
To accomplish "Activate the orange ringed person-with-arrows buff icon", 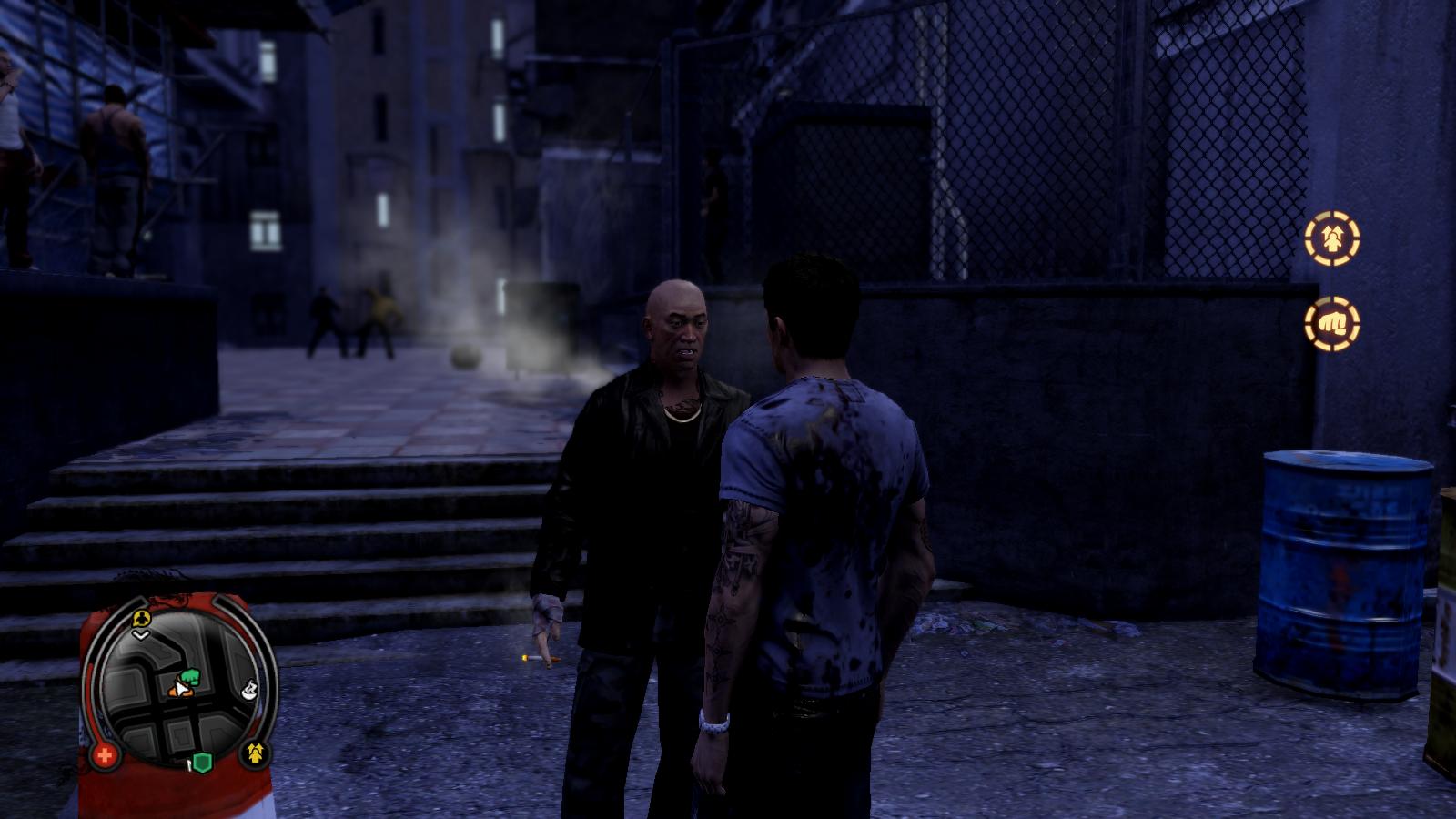I will tap(1332, 238).
